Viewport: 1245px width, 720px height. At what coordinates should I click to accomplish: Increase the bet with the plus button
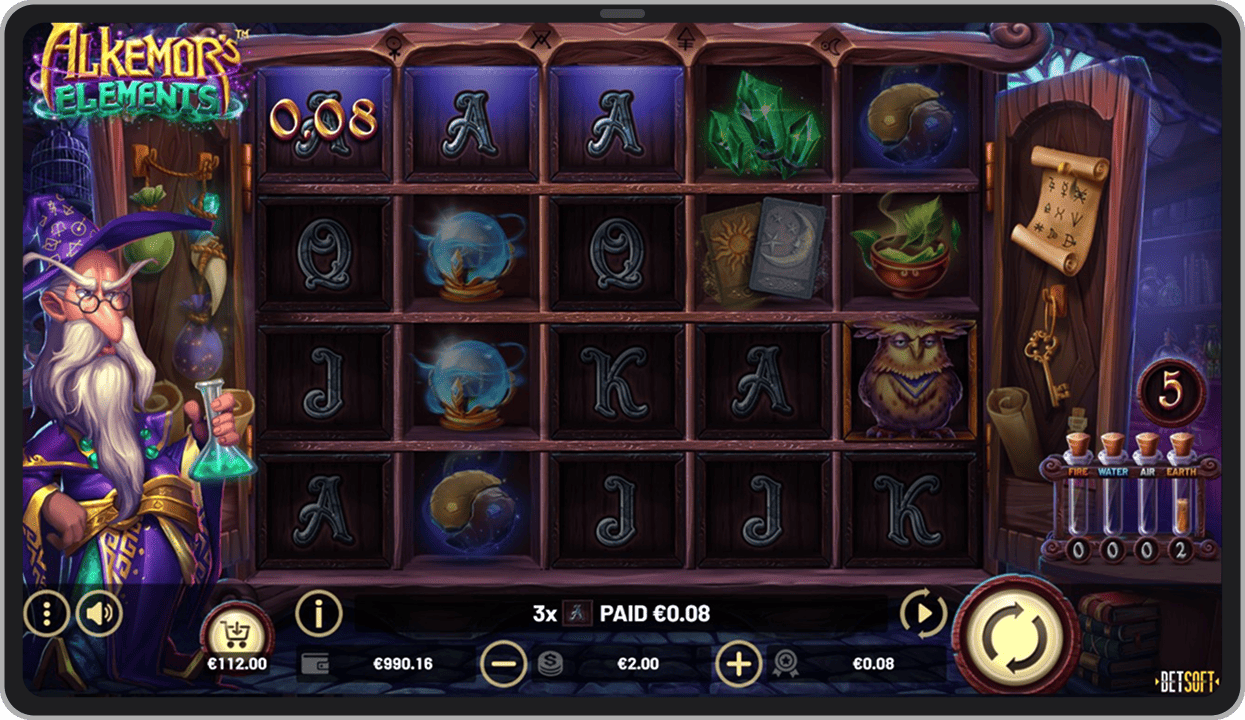coord(738,663)
